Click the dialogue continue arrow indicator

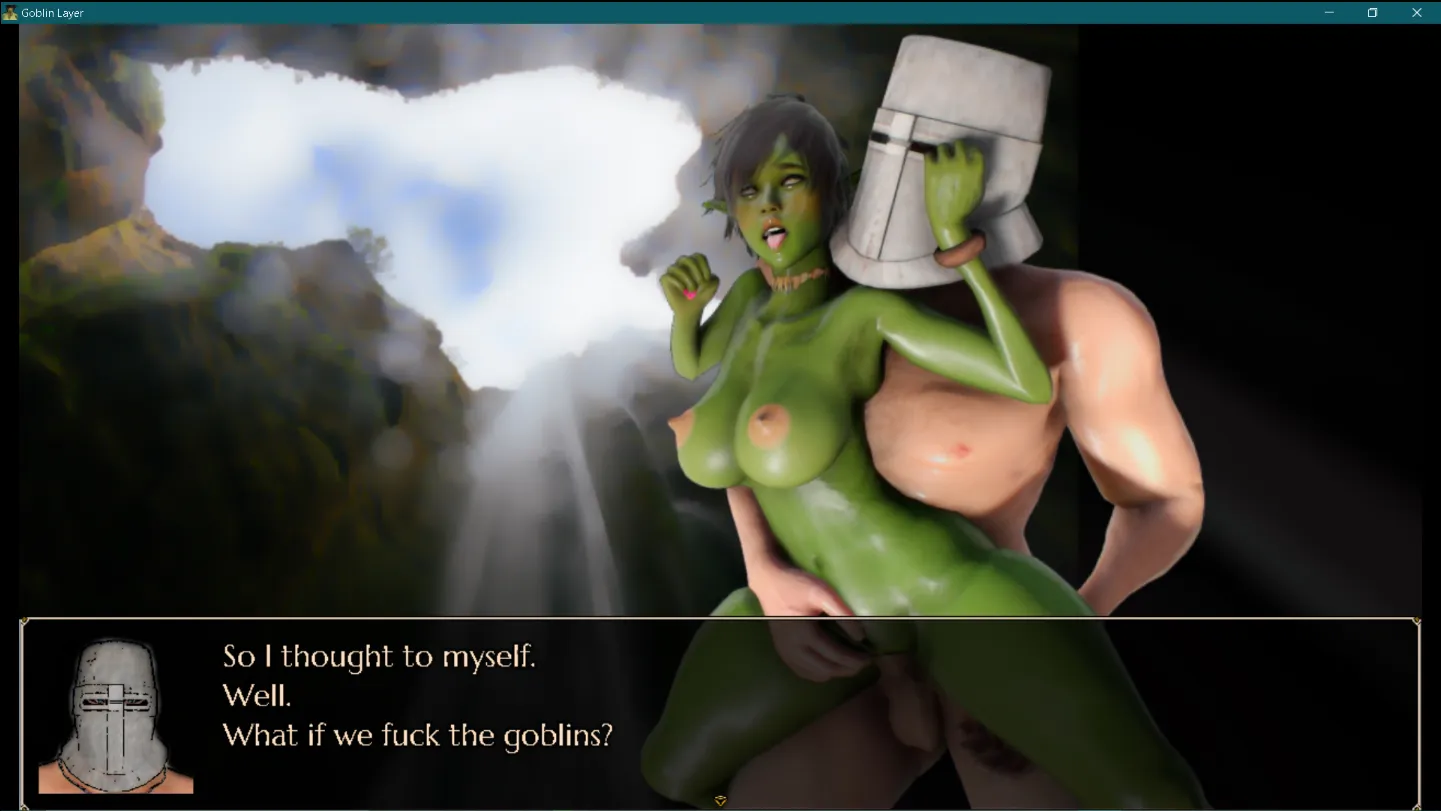click(720, 801)
